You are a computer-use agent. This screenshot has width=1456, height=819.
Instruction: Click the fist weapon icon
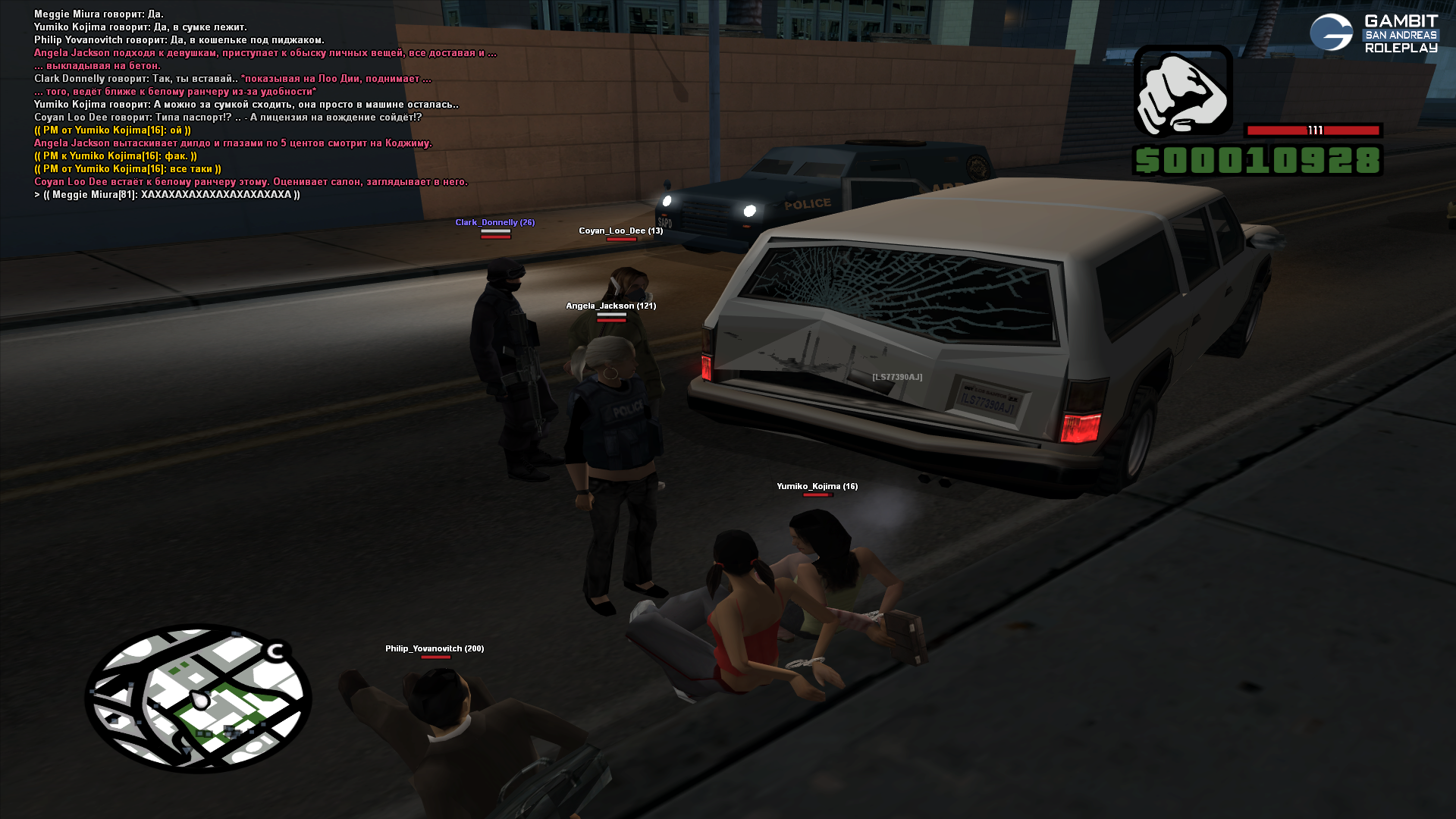point(1183,91)
